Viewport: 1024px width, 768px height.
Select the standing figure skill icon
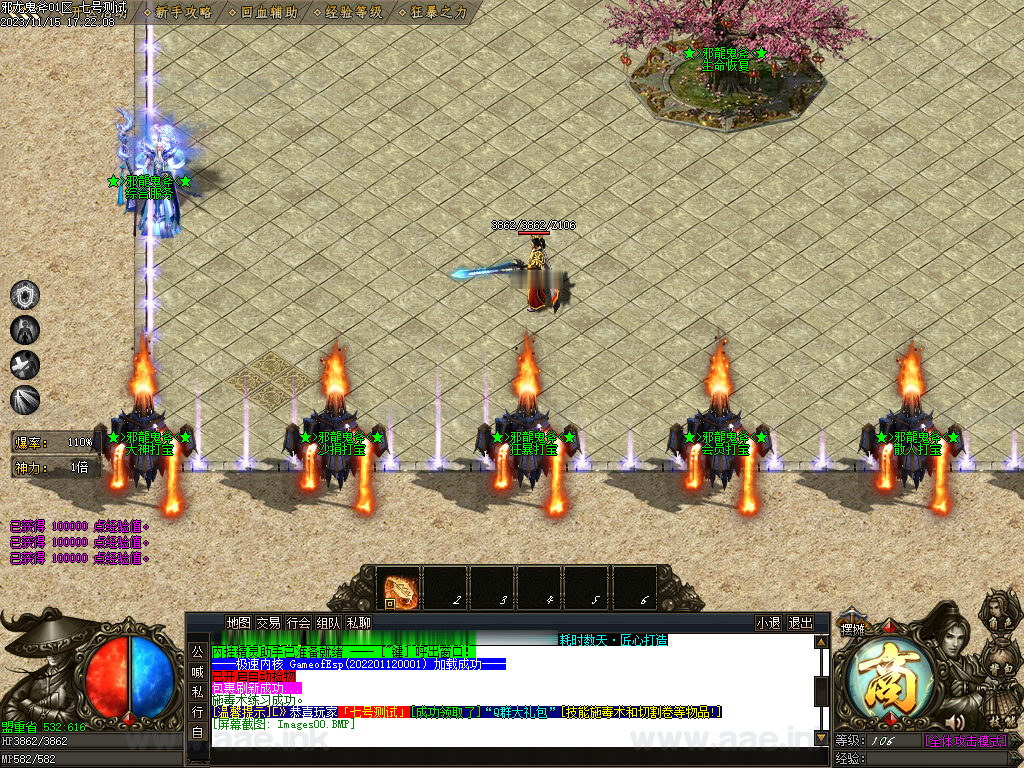pyautogui.click(x=25, y=330)
